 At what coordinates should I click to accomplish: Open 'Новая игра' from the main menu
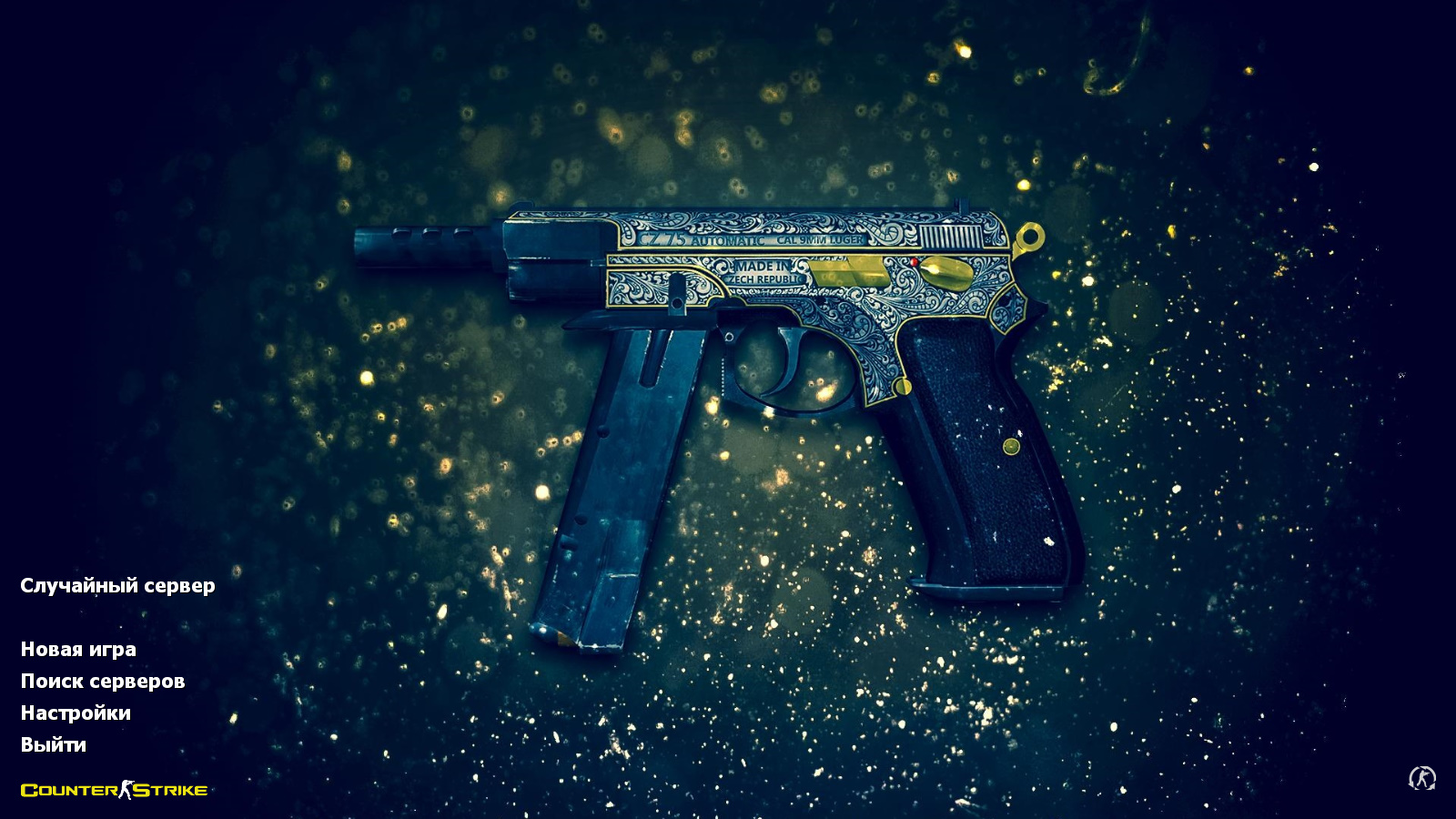point(79,650)
